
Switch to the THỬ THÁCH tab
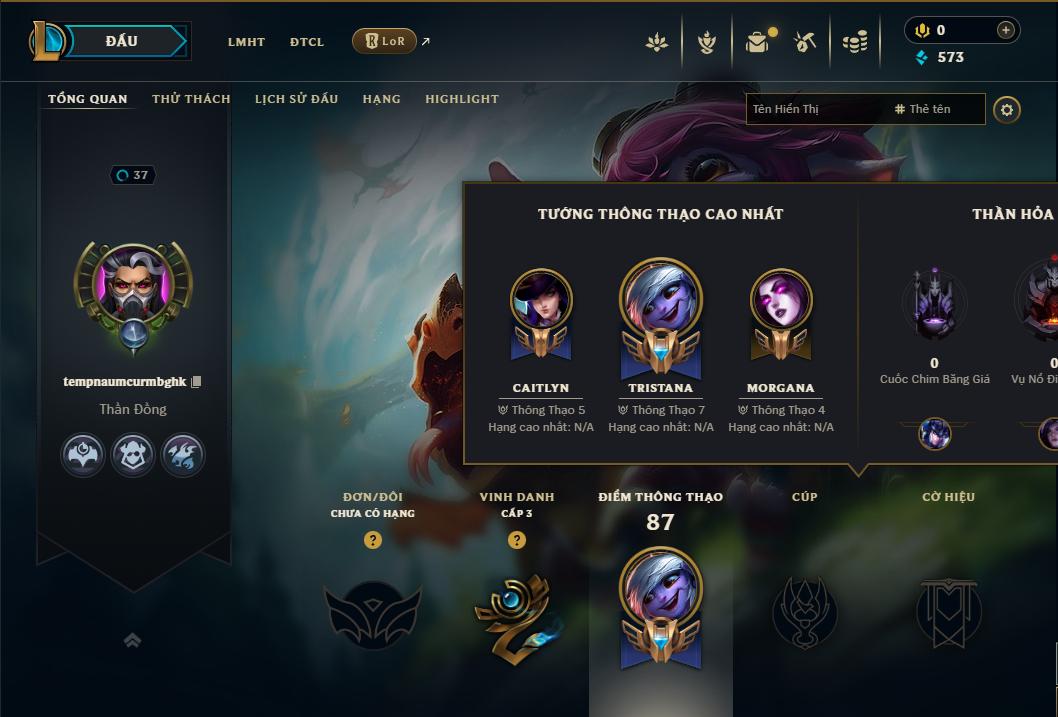191,99
